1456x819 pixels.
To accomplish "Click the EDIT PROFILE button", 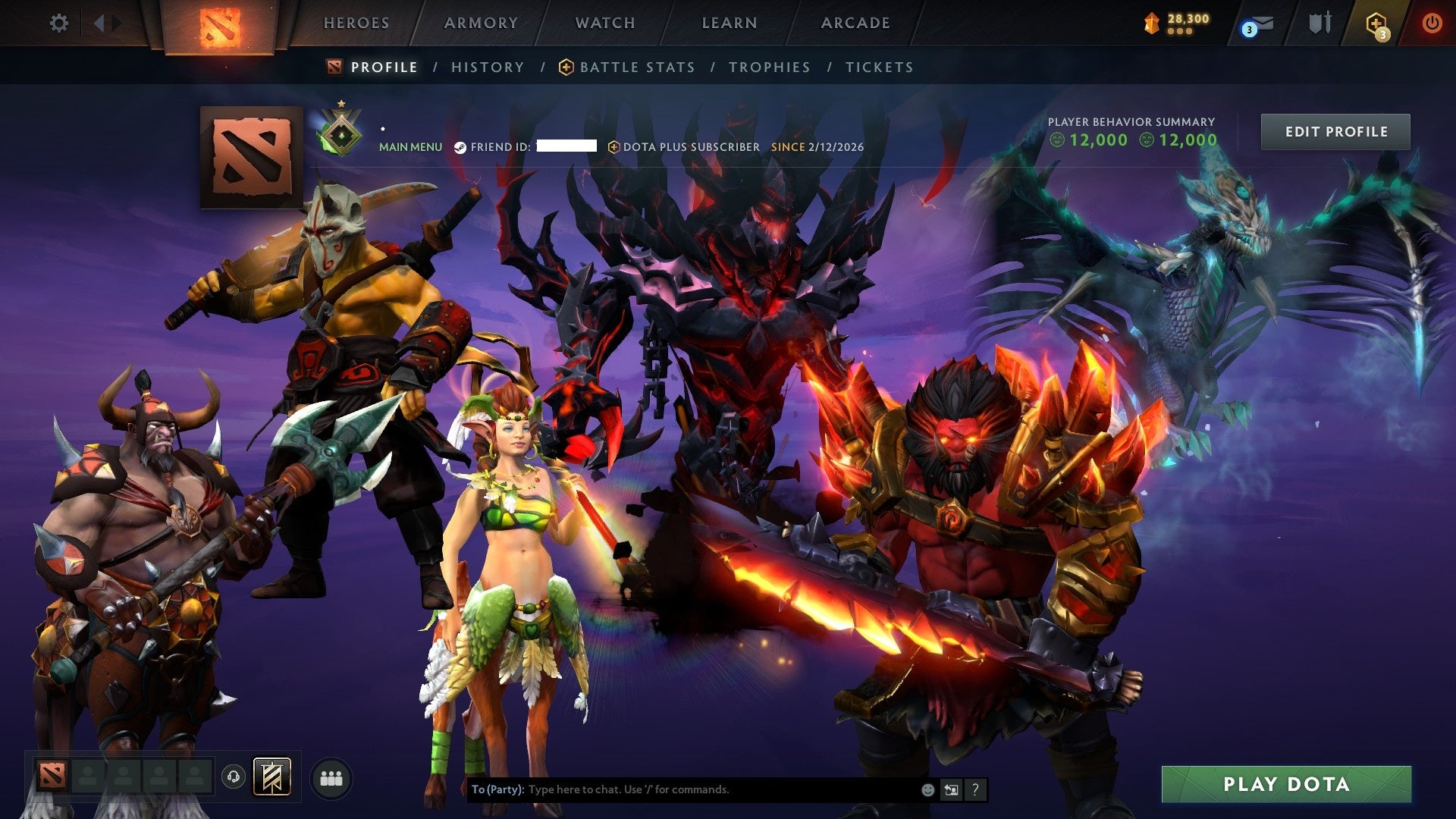I will [1335, 131].
